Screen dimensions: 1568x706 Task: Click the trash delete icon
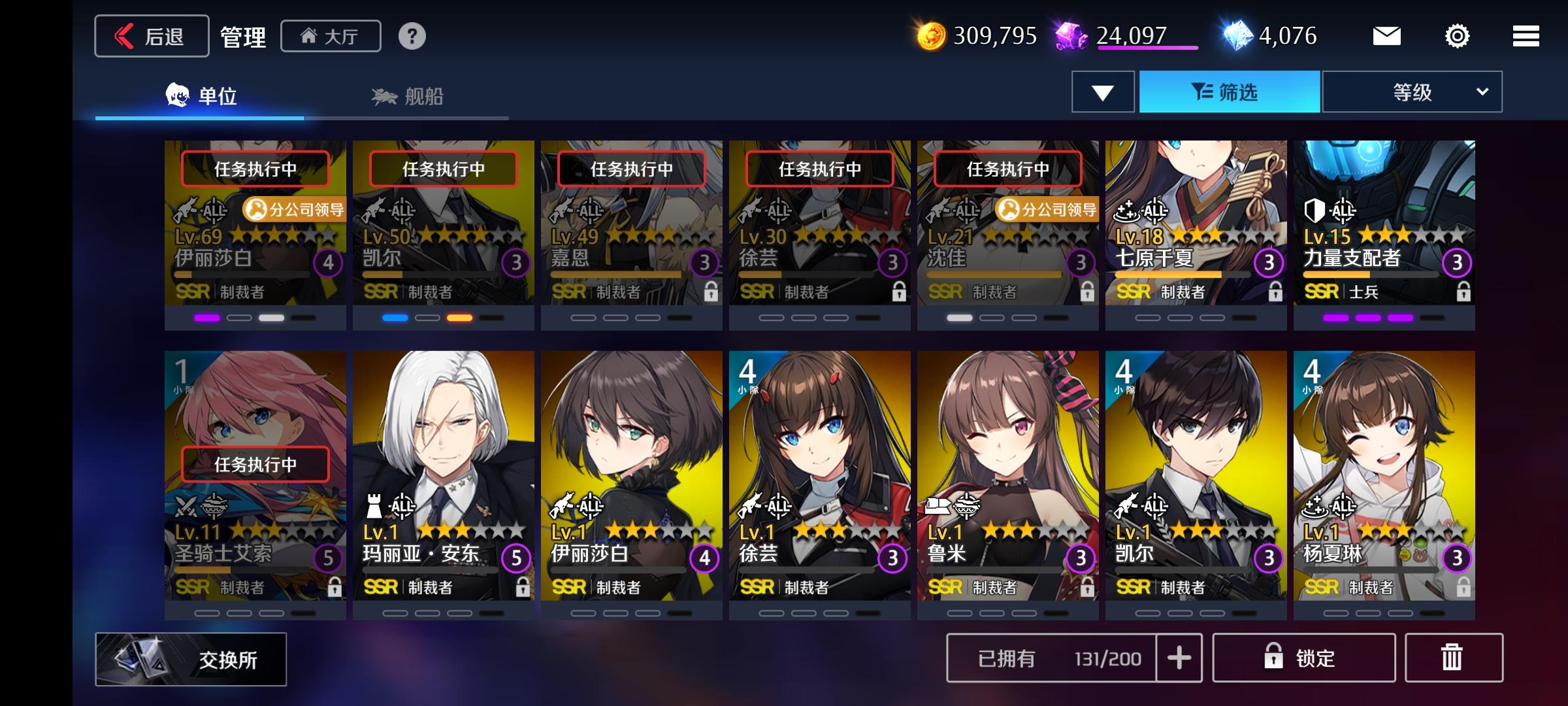coord(1452,658)
